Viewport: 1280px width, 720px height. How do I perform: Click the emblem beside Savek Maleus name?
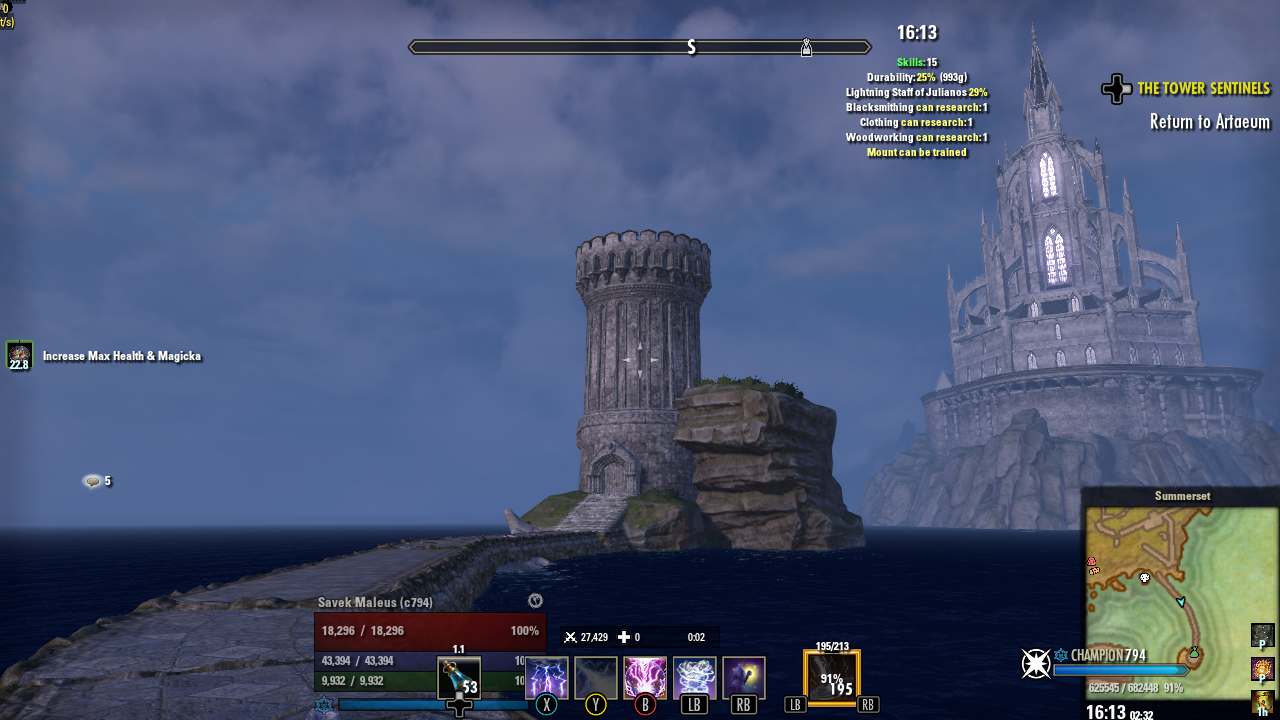click(535, 601)
